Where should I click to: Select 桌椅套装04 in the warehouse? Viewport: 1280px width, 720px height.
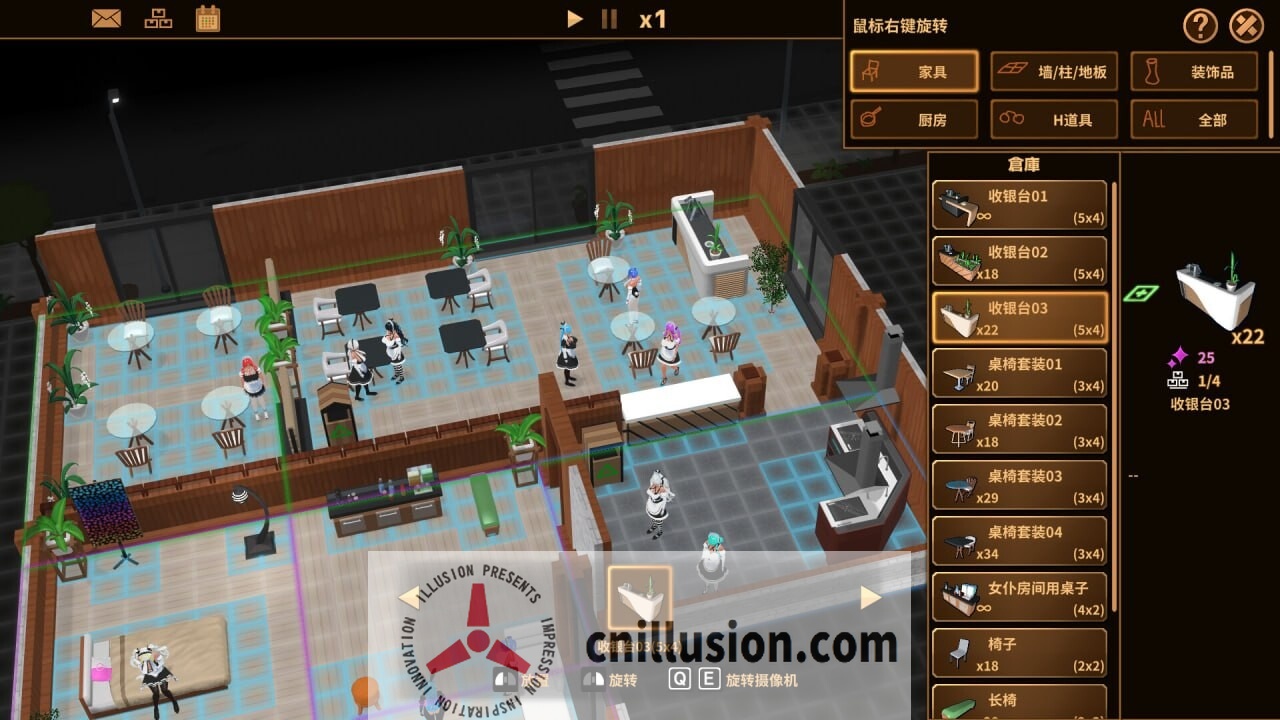[1018, 541]
